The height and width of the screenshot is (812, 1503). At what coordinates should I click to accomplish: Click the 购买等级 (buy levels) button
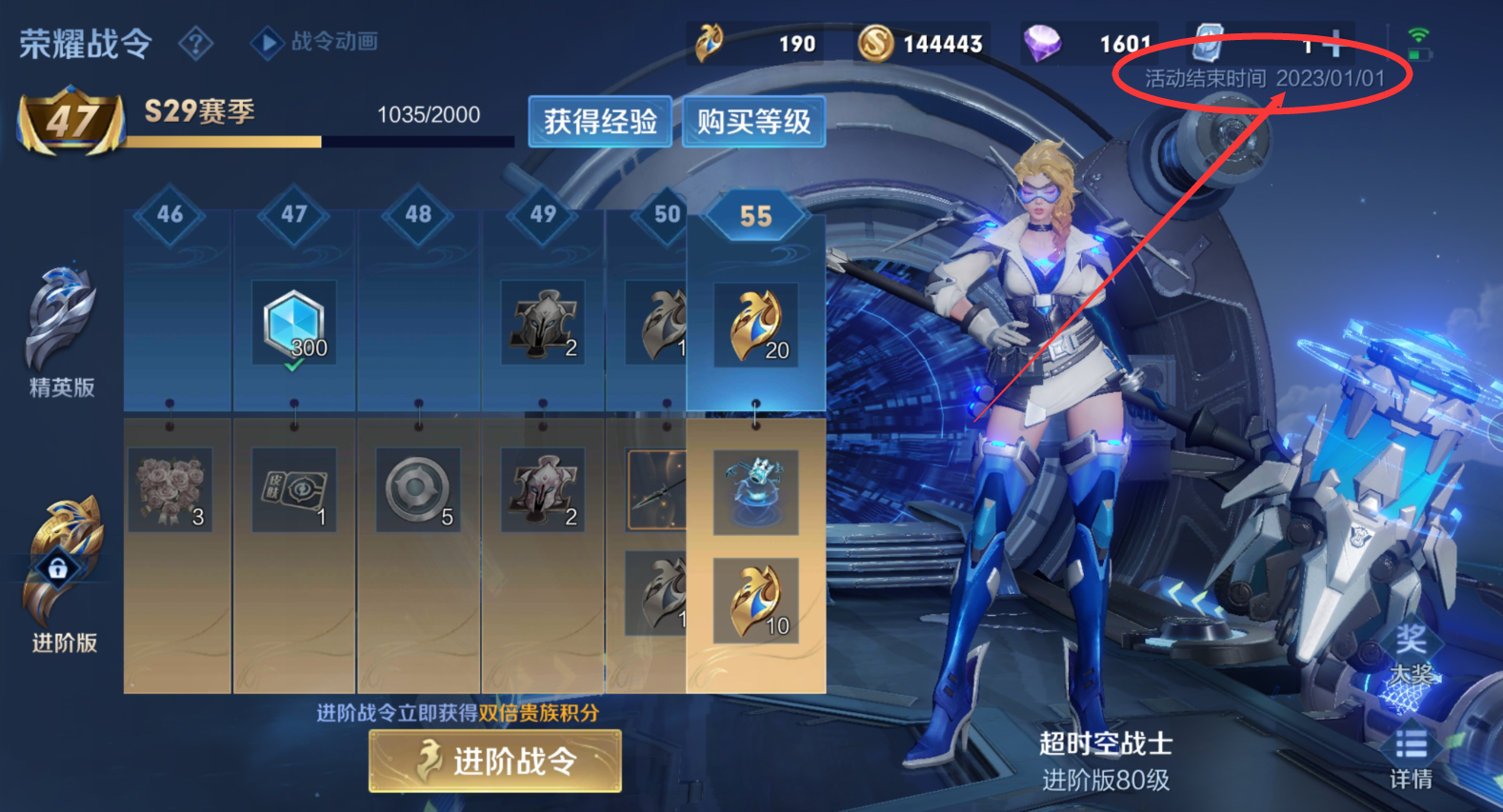point(753,122)
